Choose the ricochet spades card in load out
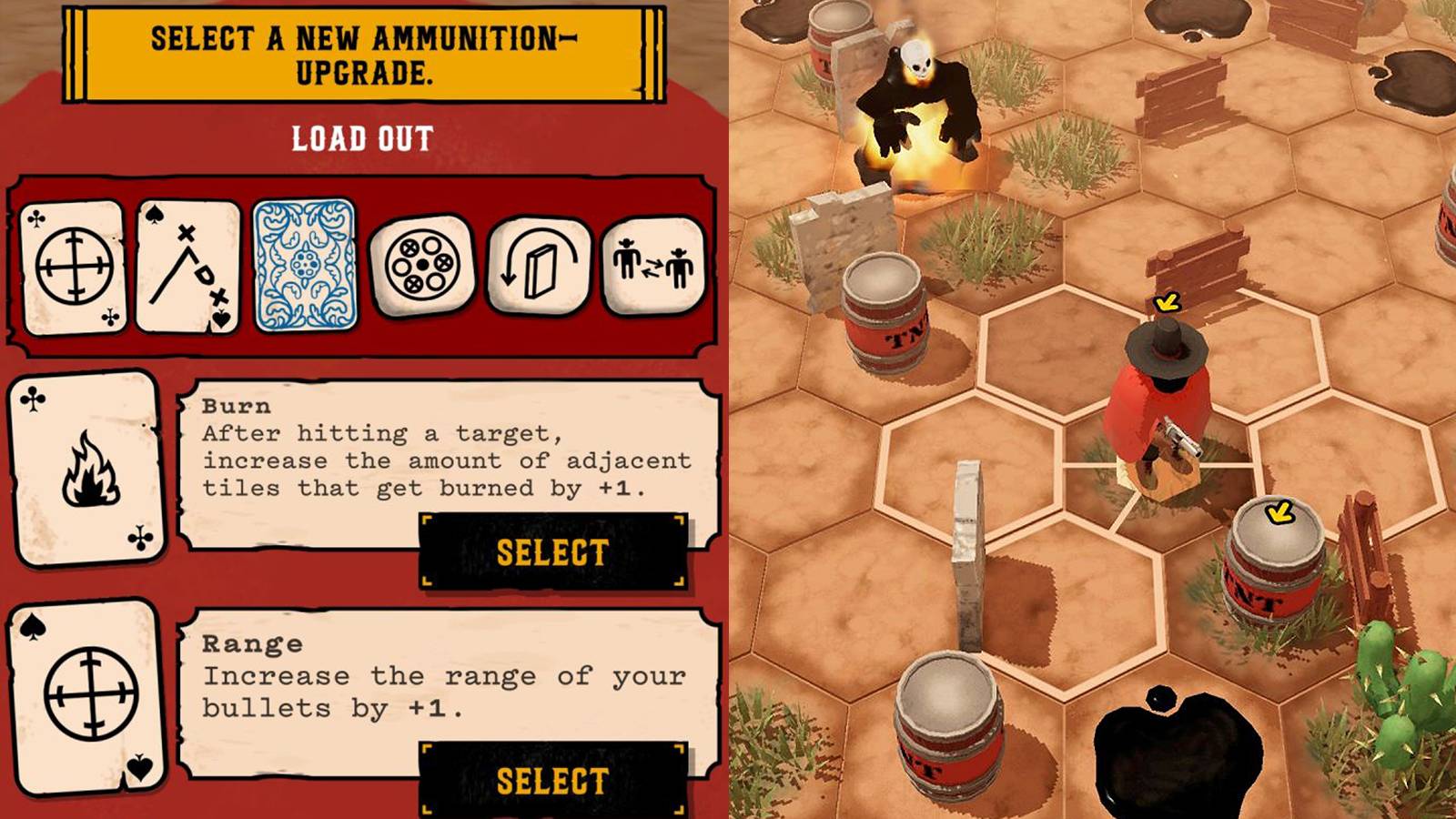Image resolution: width=1456 pixels, height=819 pixels. point(188,267)
